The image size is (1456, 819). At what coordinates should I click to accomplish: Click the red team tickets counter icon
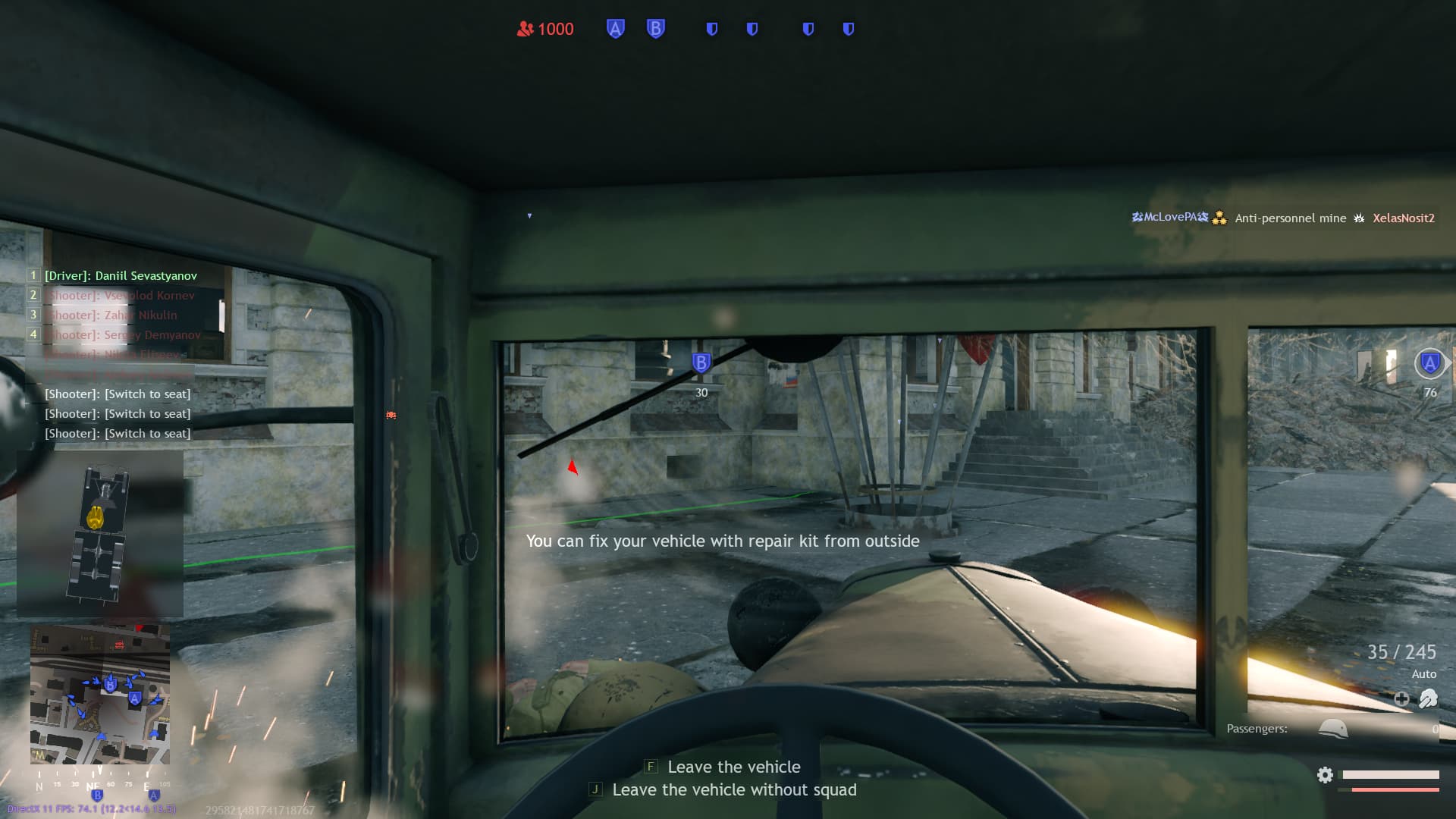point(526,29)
